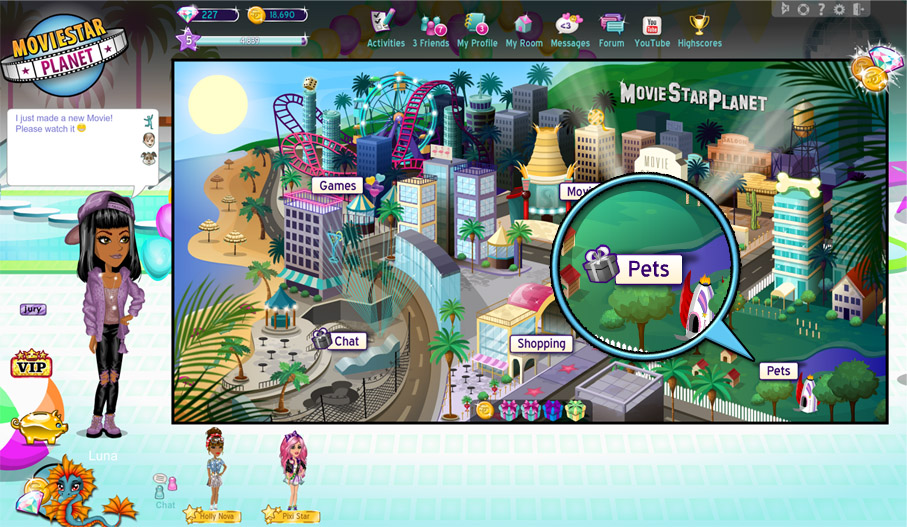The width and height of the screenshot is (907, 527).
Task: Go to My Profile
Action: 477,28
